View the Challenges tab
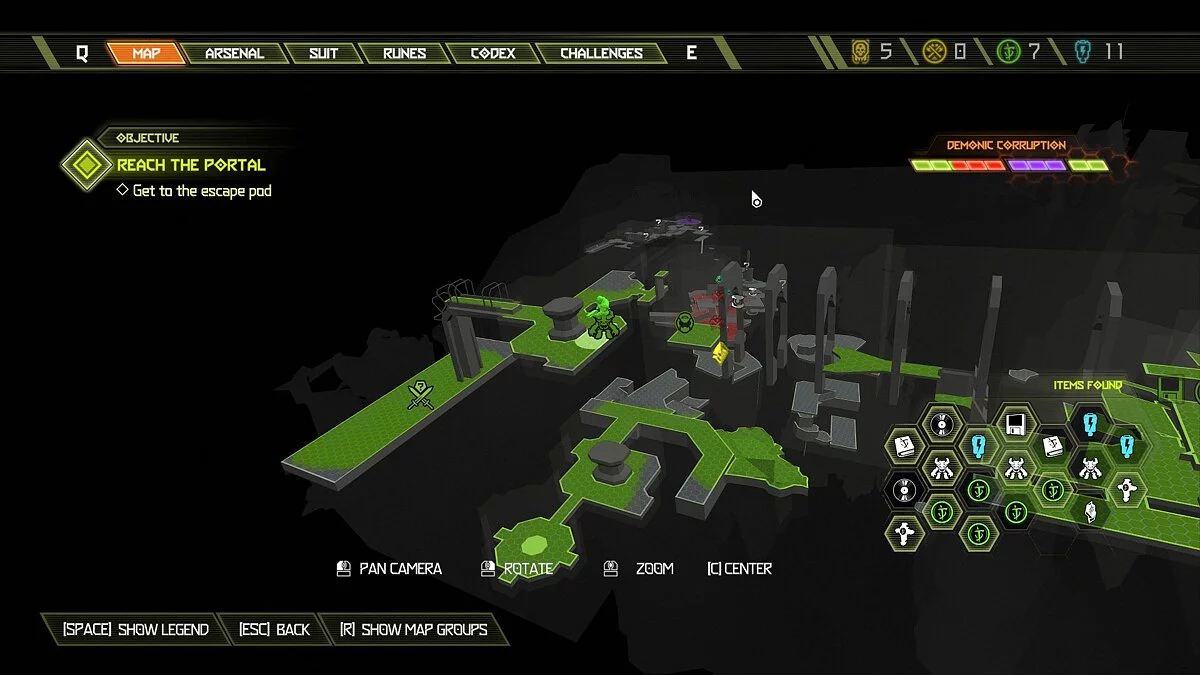Image resolution: width=1200 pixels, height=675 pixels. tap(601, 53)
